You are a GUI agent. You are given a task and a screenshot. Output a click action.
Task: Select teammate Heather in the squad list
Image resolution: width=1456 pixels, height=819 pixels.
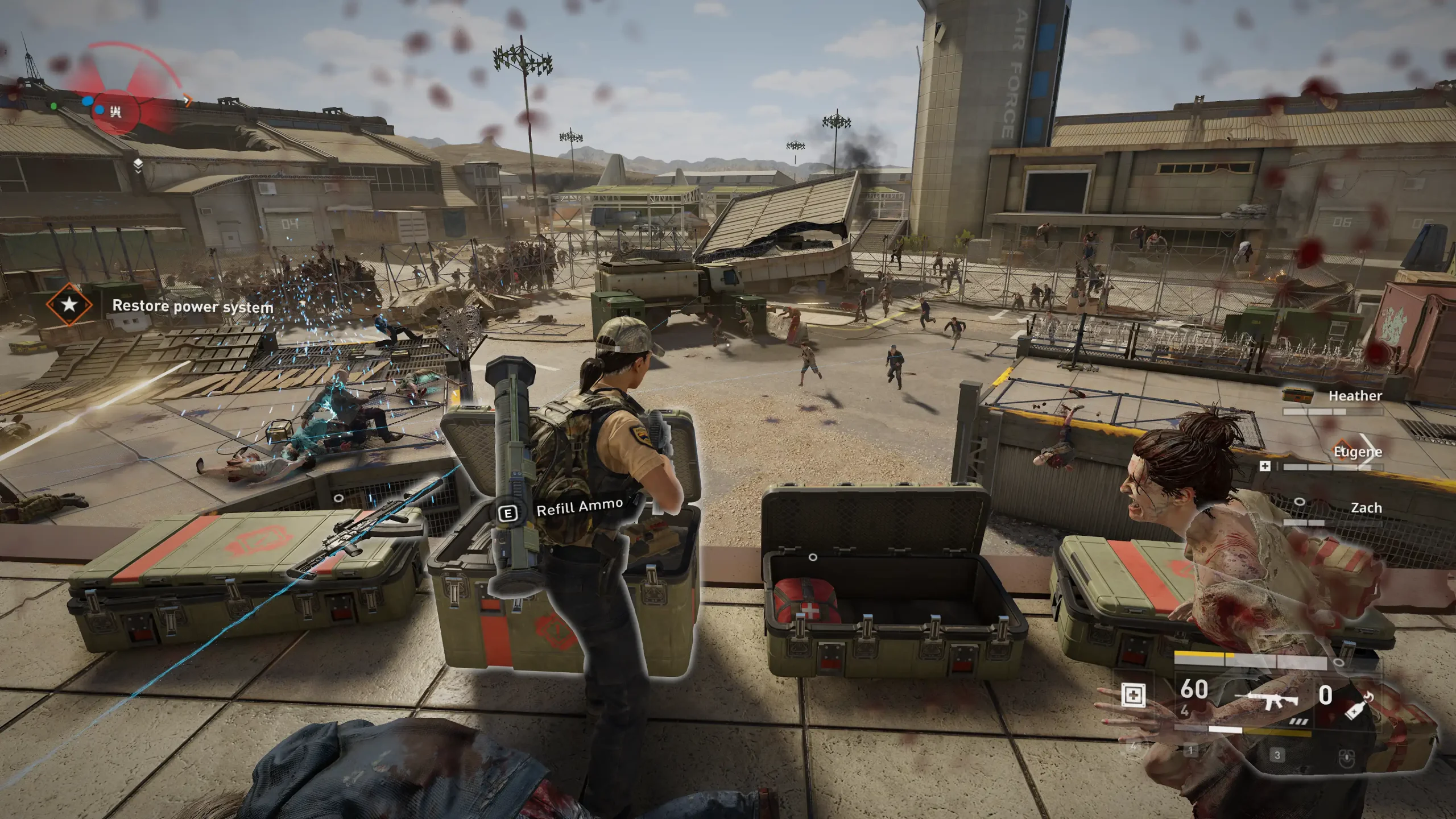pyautogui.click(x=1355, y=396)
